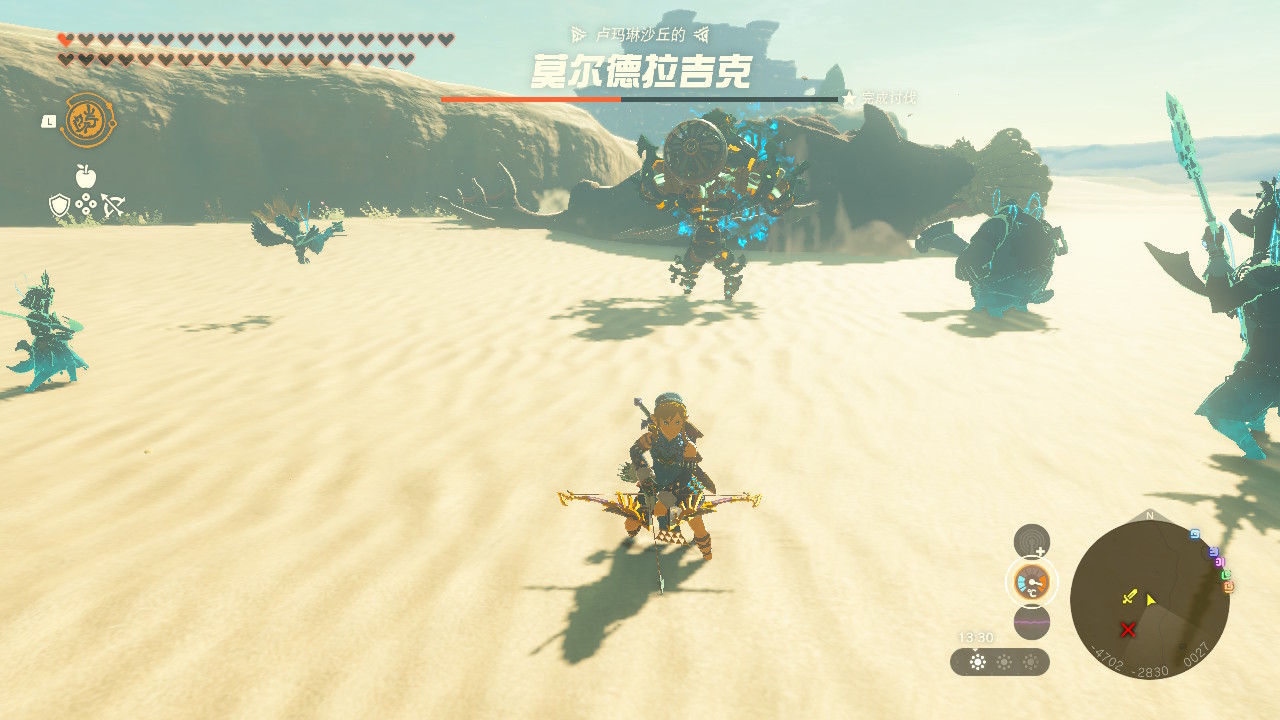Image resolution: width=1280 pixels, height=720 pixels.
Task: Open the circular minimap
Action: (1149, 599)
